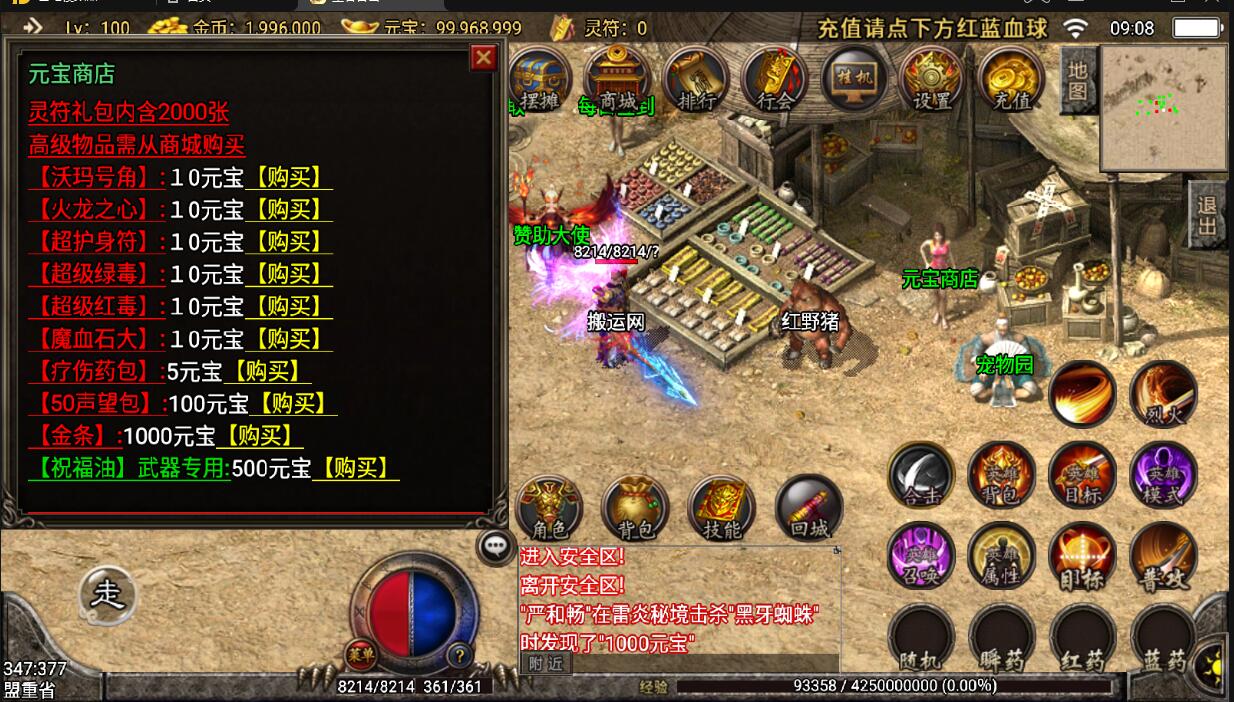Buy the 疗伤药包 for 5 元宝
Image resolution: width=1234 pixels, height=702 pixels.
click(x=267, y=371)
